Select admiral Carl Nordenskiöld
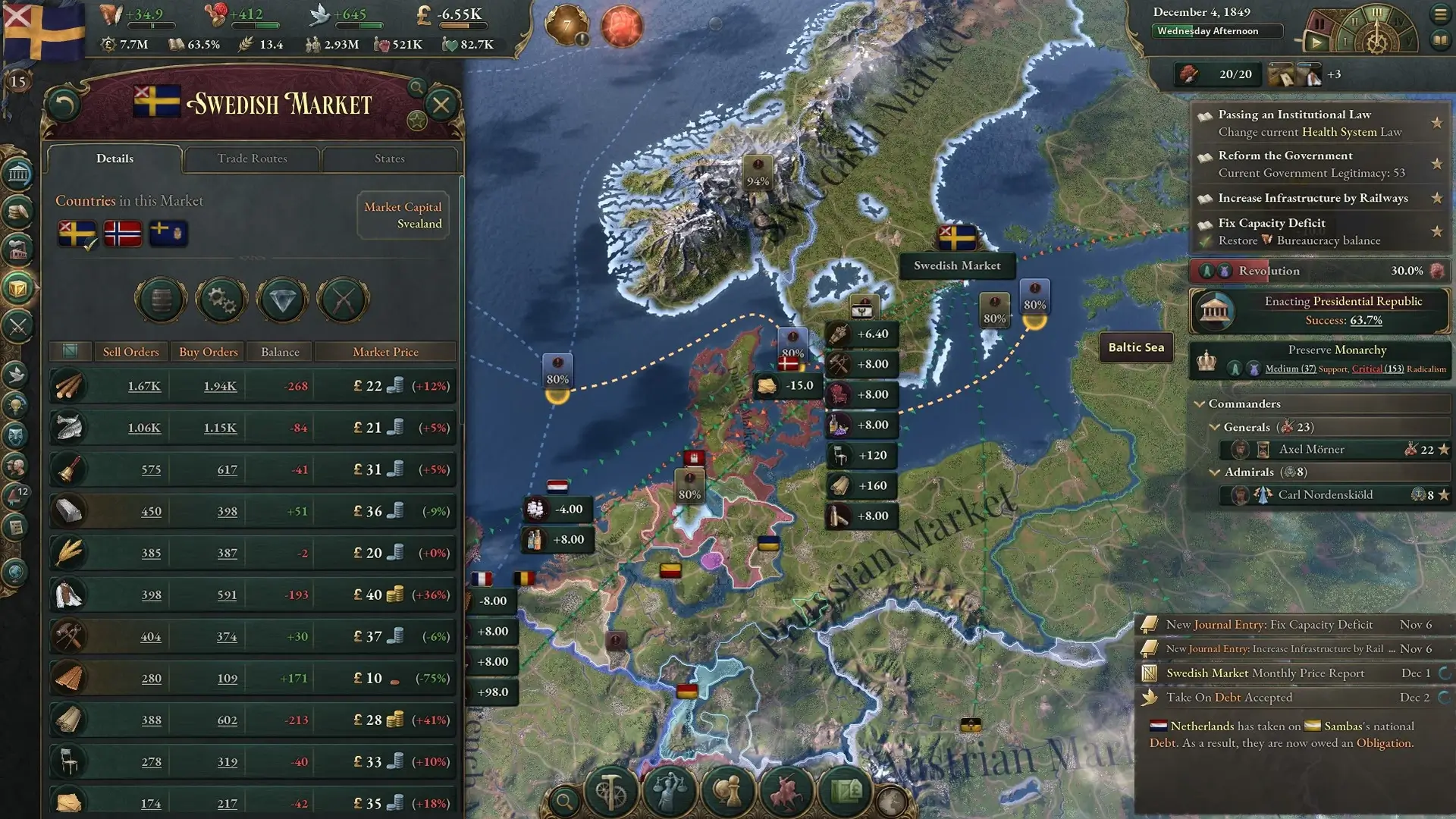Image resolution: width=1456 pixels, height=819 pixels. 1325,495
